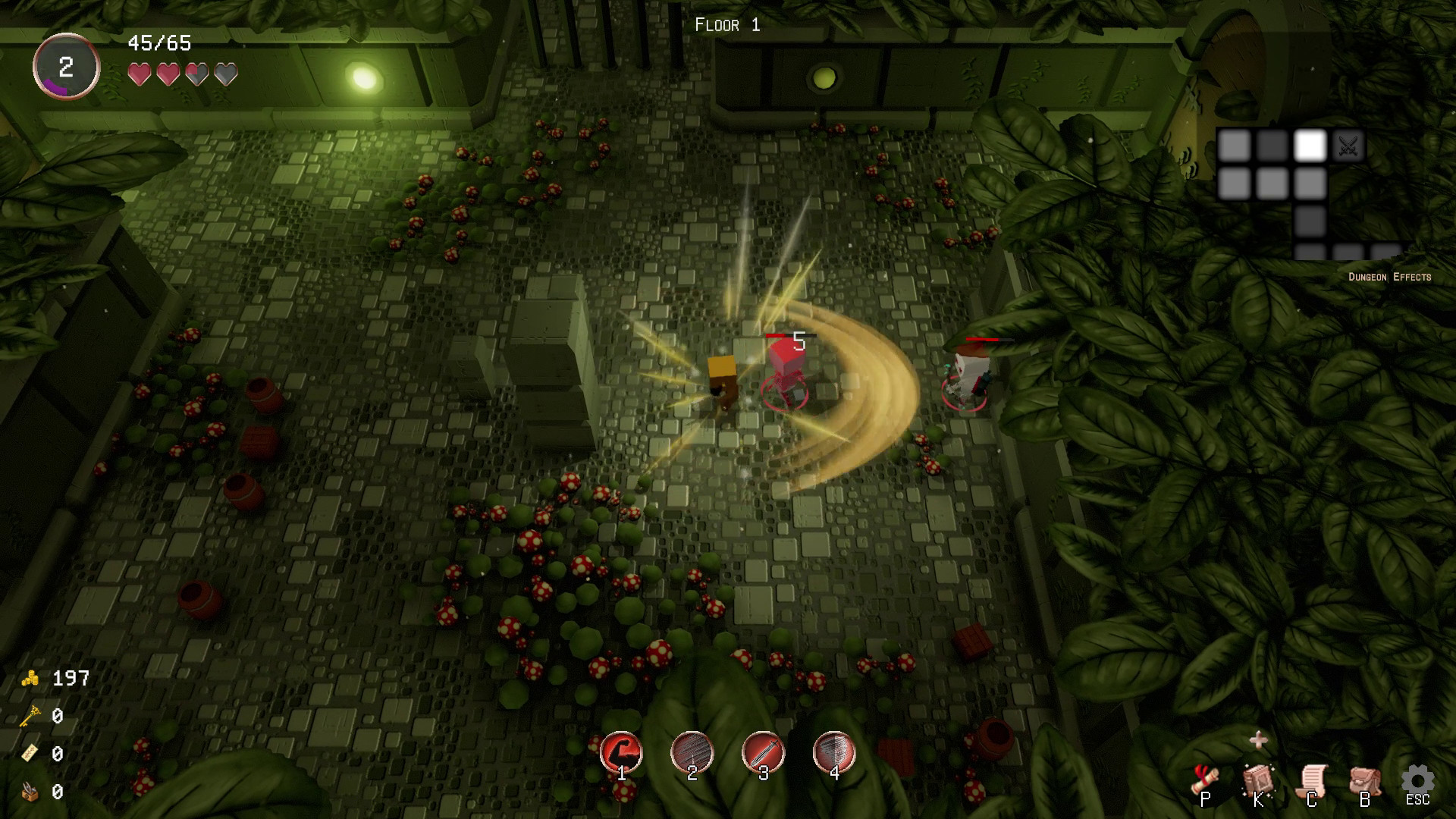
Task: Open settings with the gear icon
Action: click(x=1417, y=781)
